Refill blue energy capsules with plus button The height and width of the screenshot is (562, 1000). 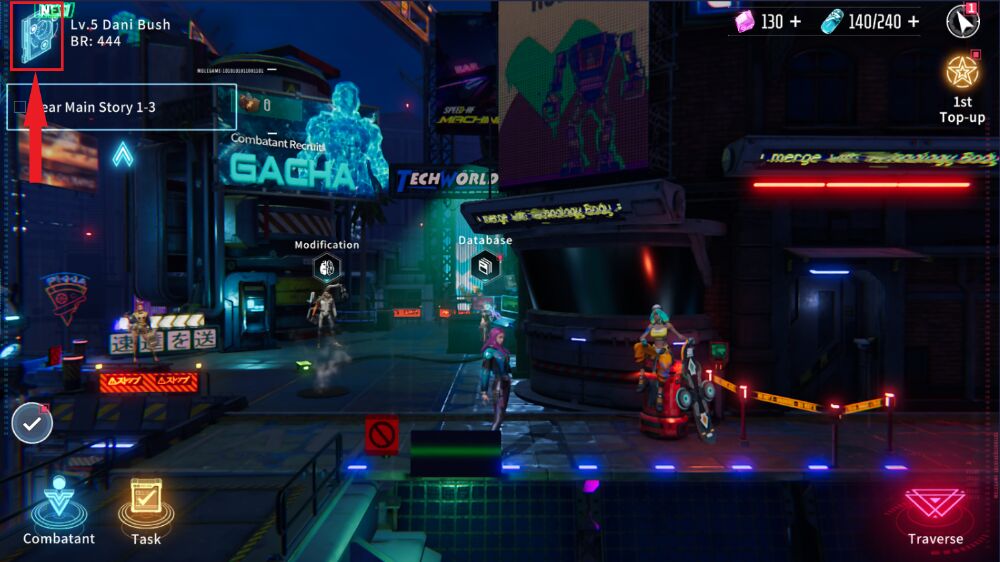point(913,22)
